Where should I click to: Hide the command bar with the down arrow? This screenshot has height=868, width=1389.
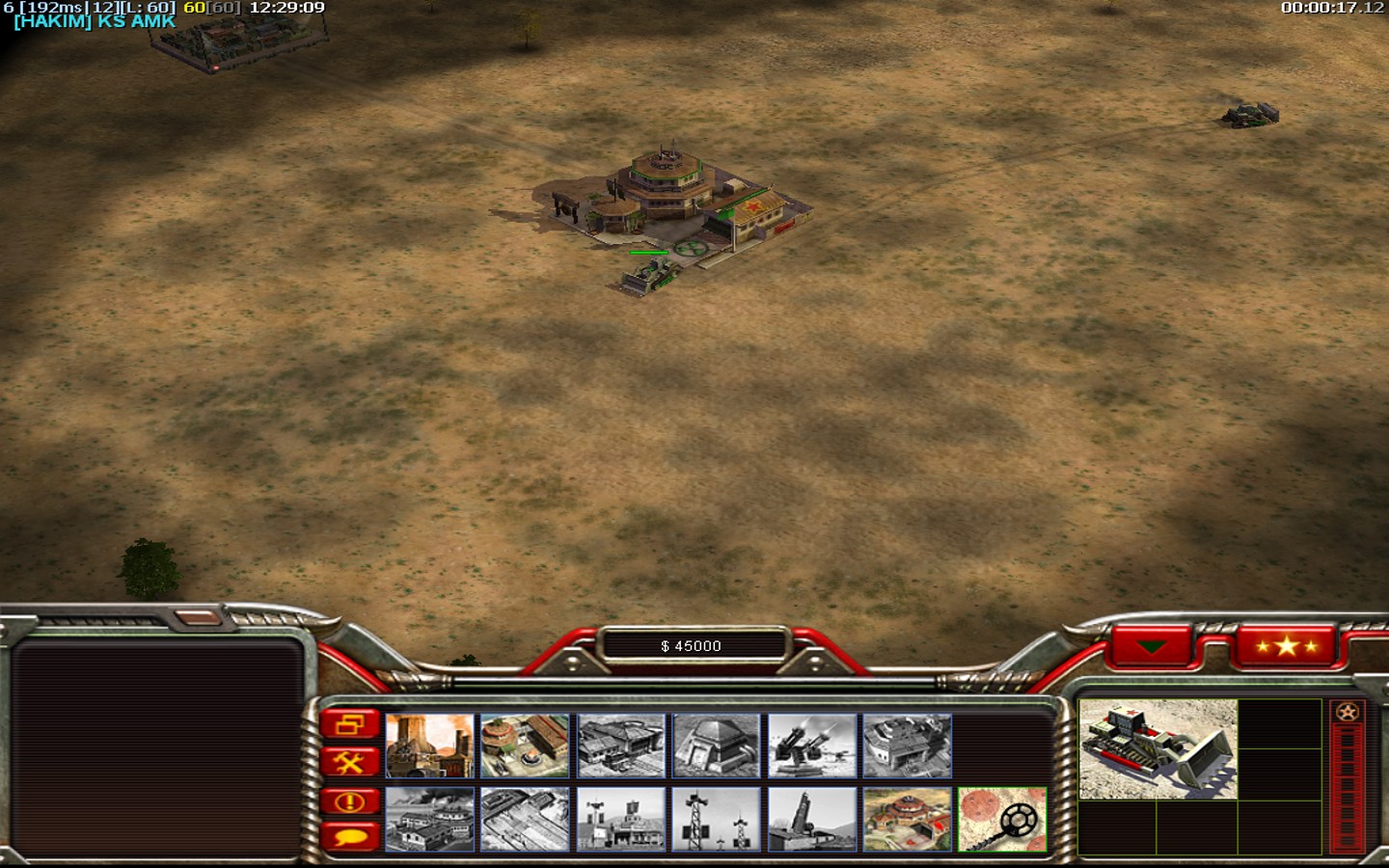(x=1152, y=646)
